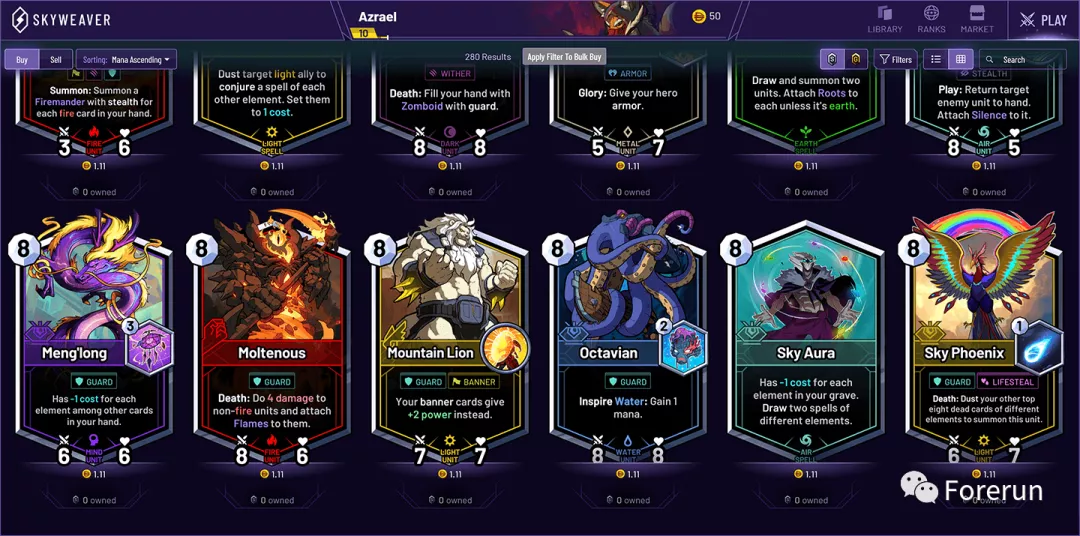Switch to the Sell tab
Image resolution: width=1080 pixels, height=536 pixels.
pyautogui.click(x=56, y=60)
